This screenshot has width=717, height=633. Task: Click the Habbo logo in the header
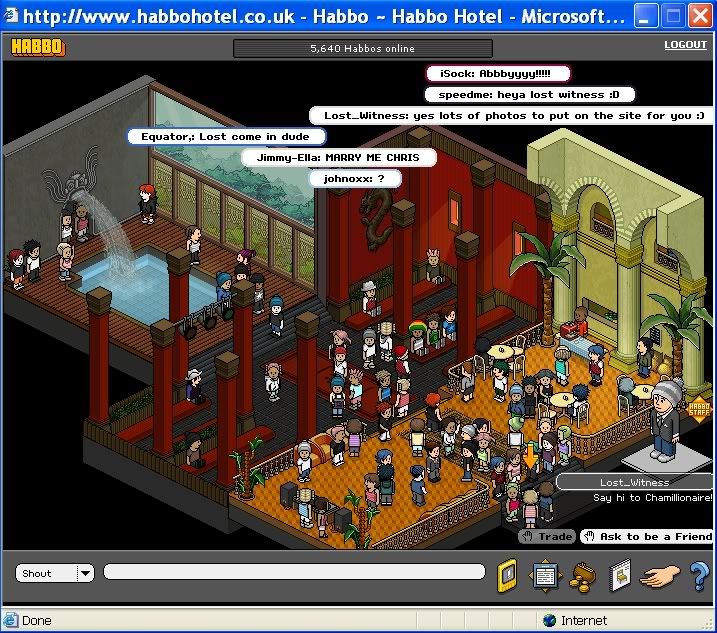tap(37, 47)
